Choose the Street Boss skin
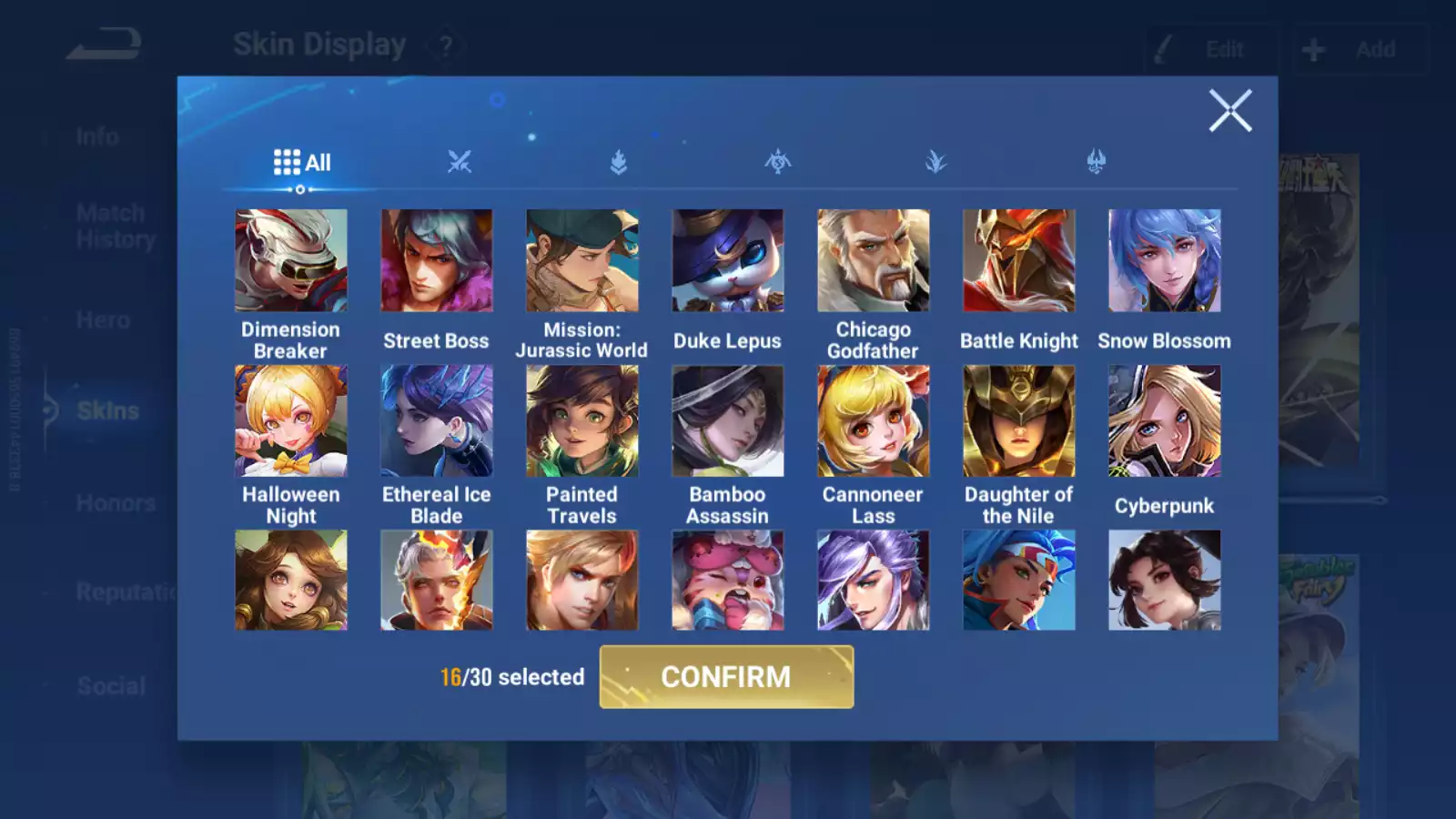The image size is (1456, 819). pos(437,261)
